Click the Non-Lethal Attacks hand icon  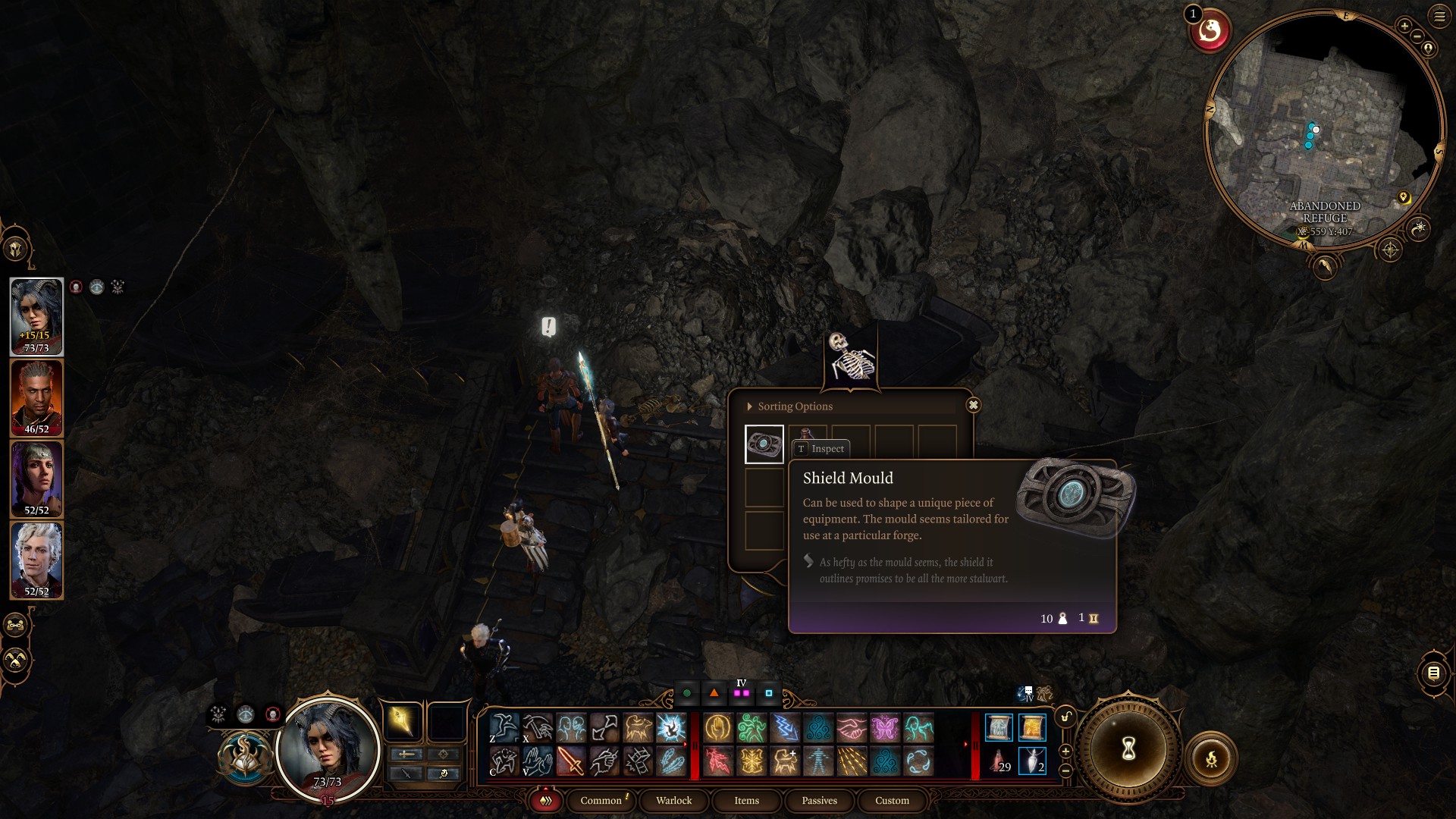538,761
